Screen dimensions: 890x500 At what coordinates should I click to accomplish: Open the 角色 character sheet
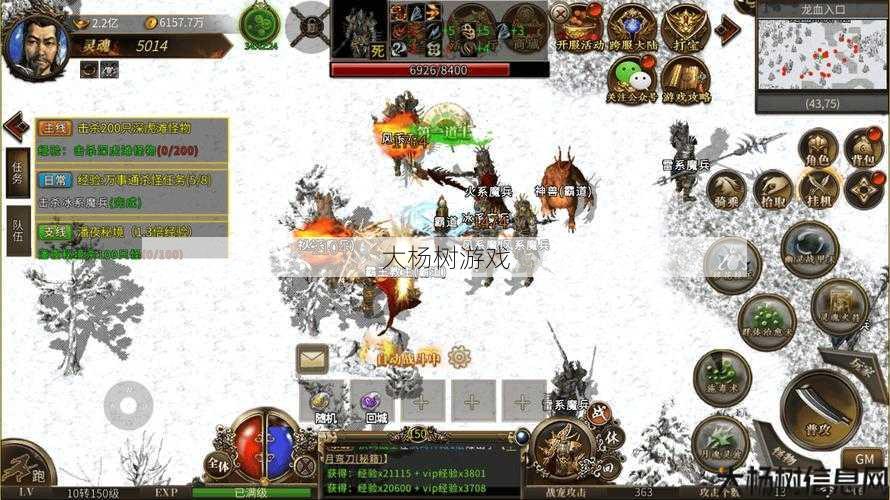pos(818,150)
